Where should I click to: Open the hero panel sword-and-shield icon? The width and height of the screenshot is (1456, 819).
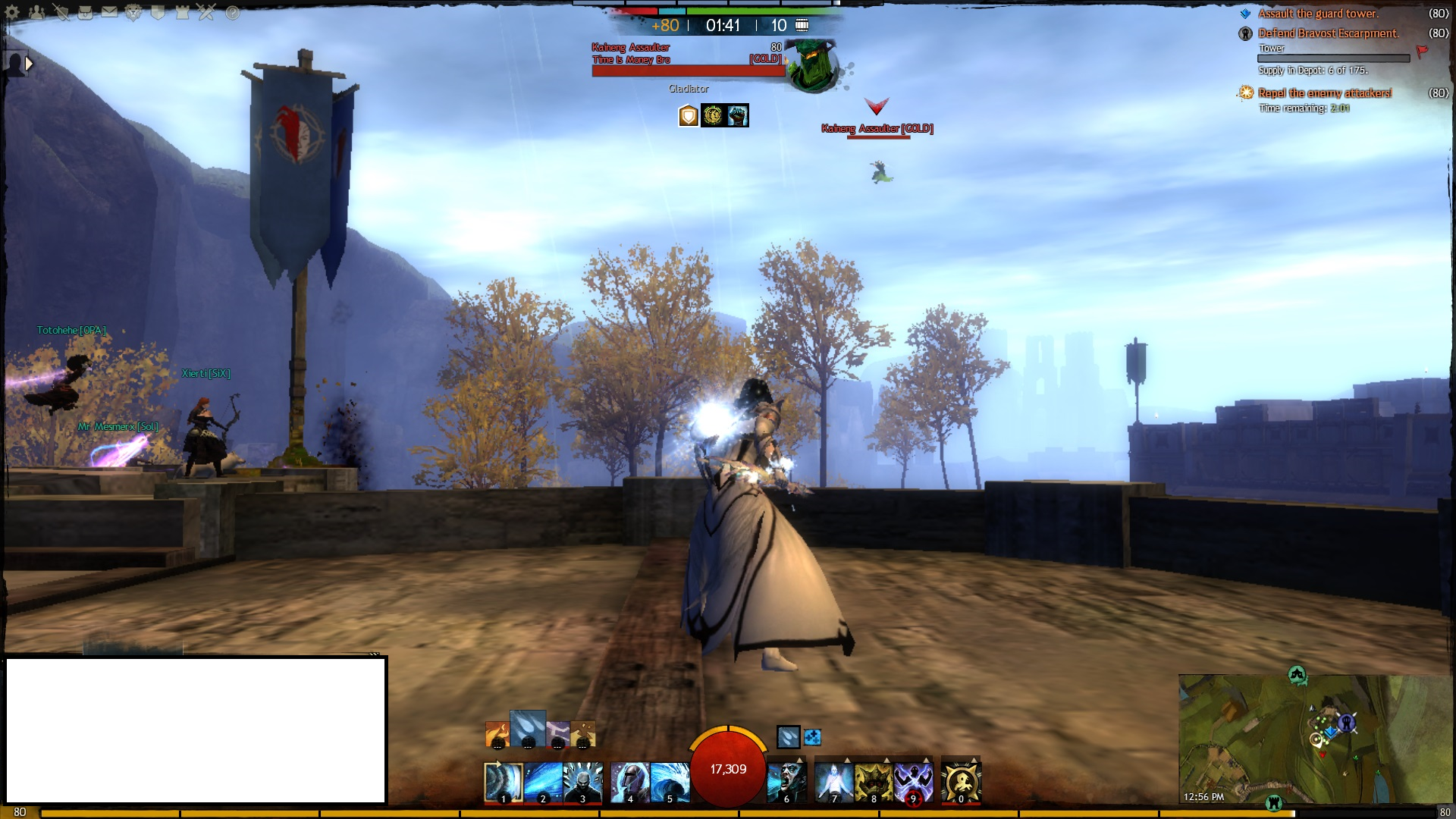pyautogui.click(x=61, y=13)
